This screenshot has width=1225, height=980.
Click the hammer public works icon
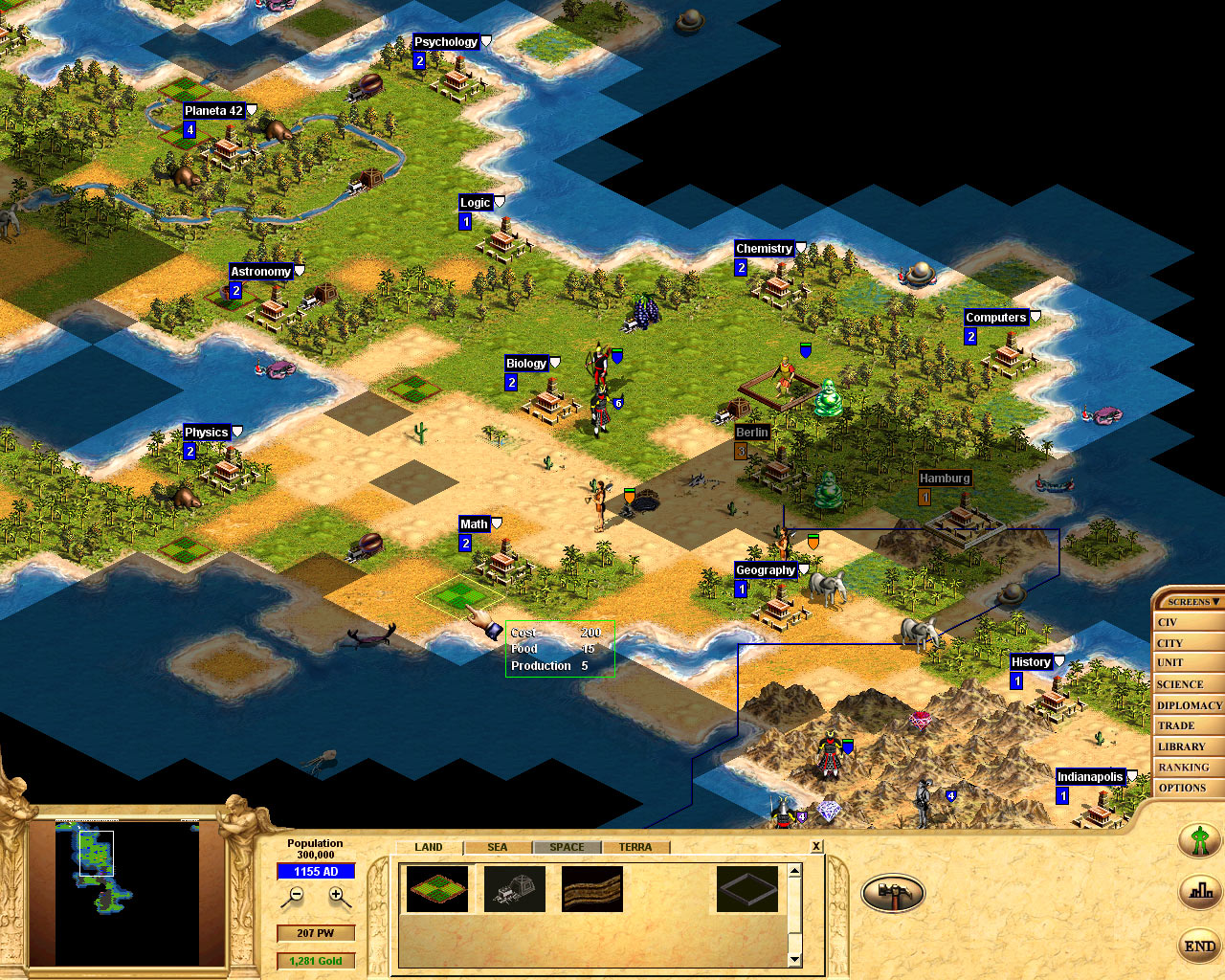[x=892, y=891]
